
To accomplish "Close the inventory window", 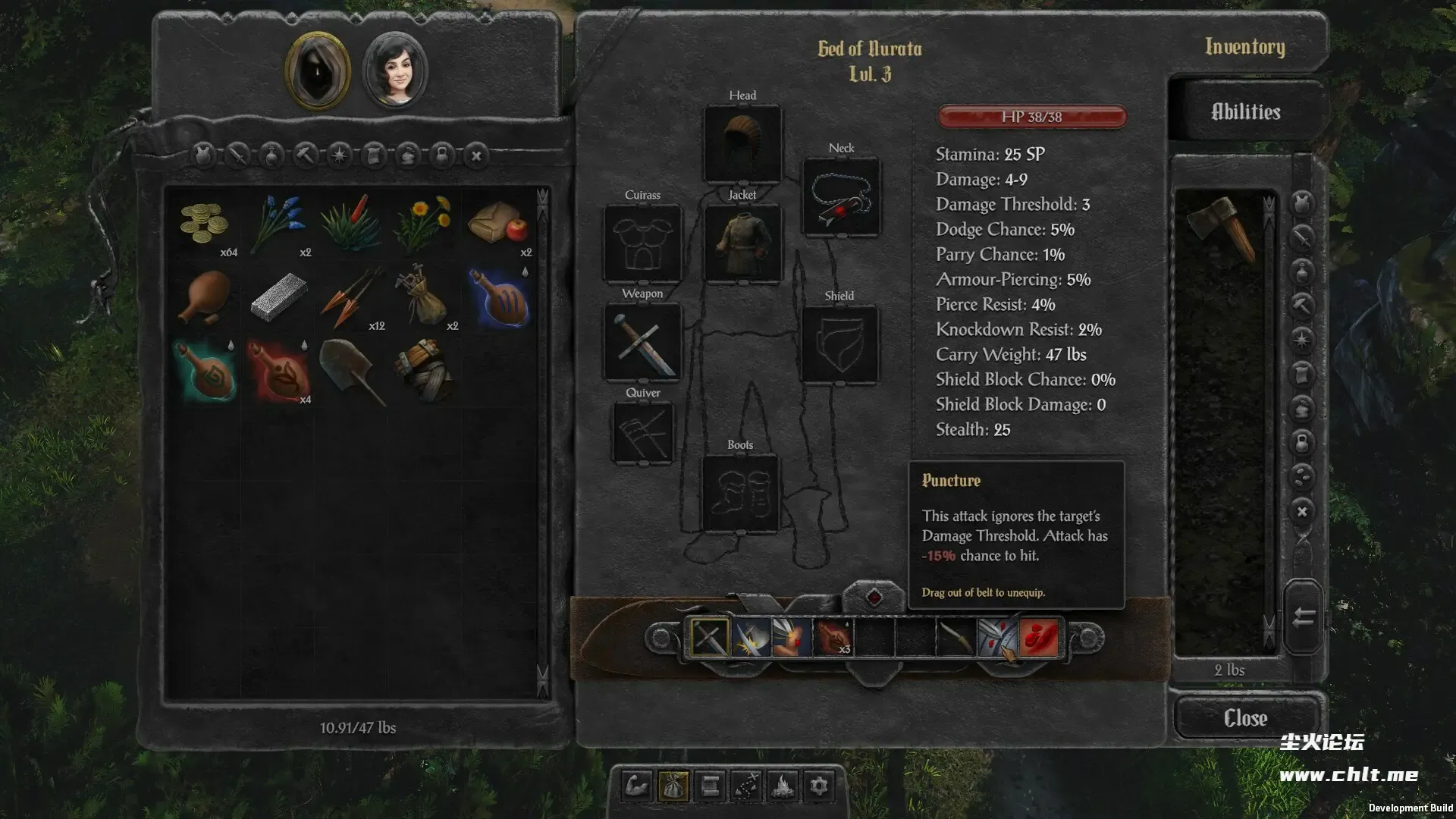I will (1245, 717).
